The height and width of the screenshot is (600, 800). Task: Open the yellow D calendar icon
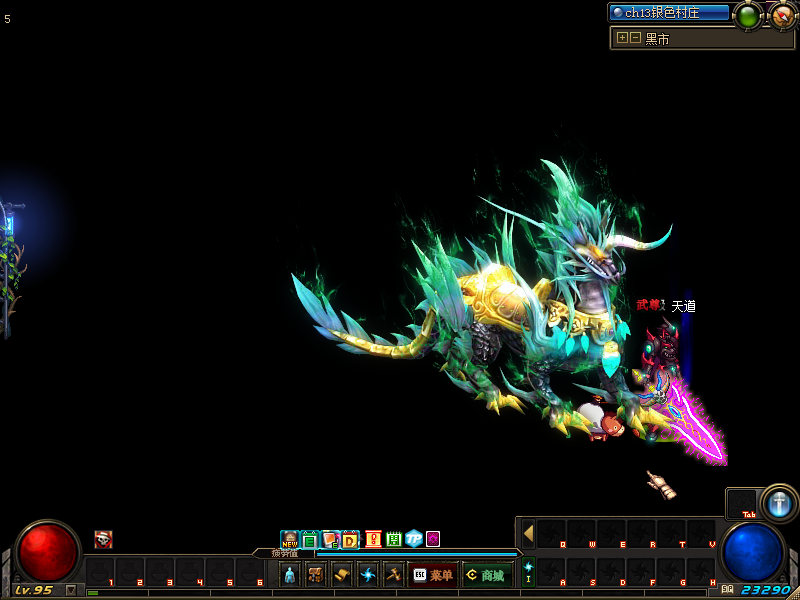350,540
